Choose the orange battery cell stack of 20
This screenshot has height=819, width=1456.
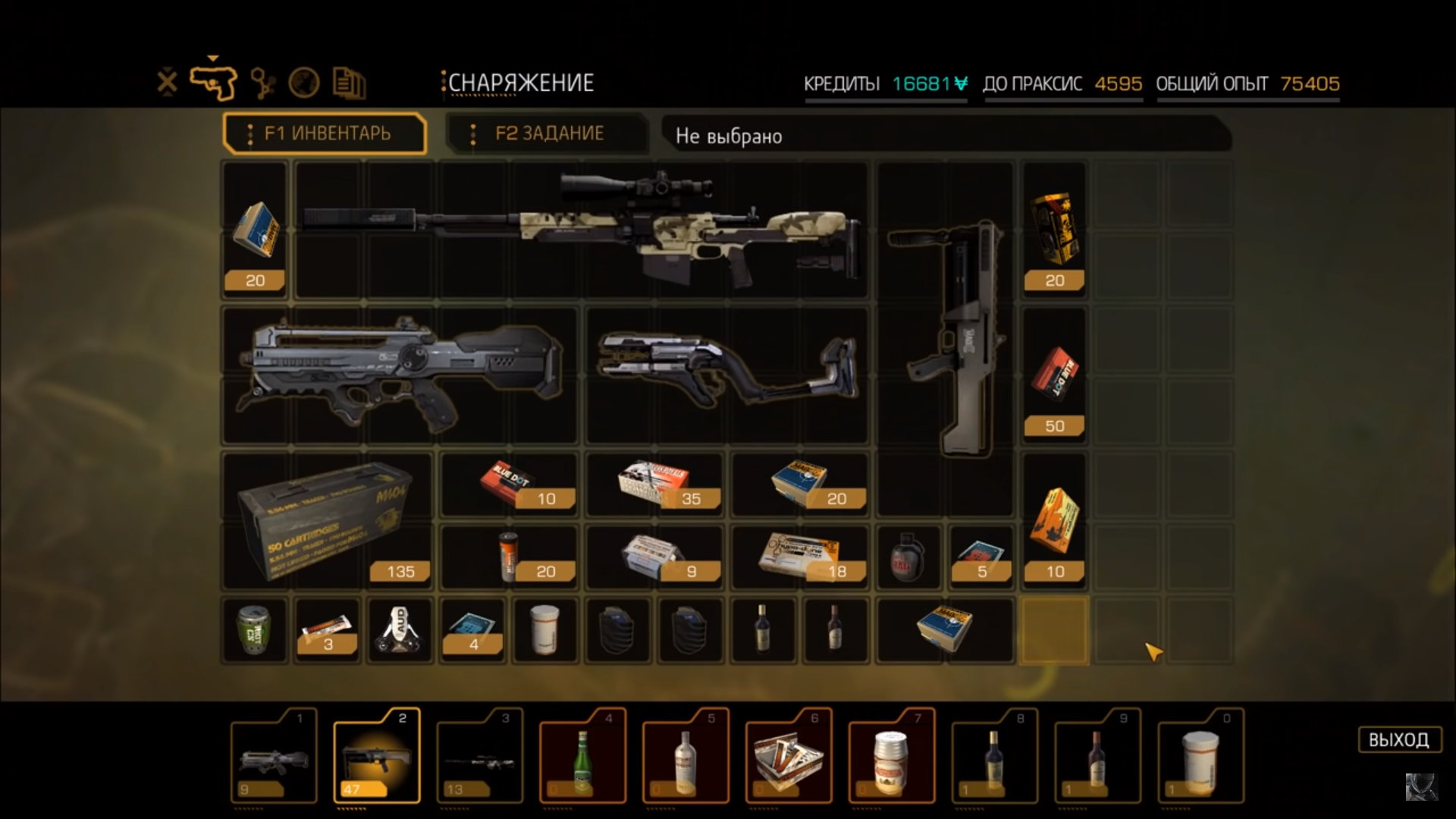tap(509, 557)
